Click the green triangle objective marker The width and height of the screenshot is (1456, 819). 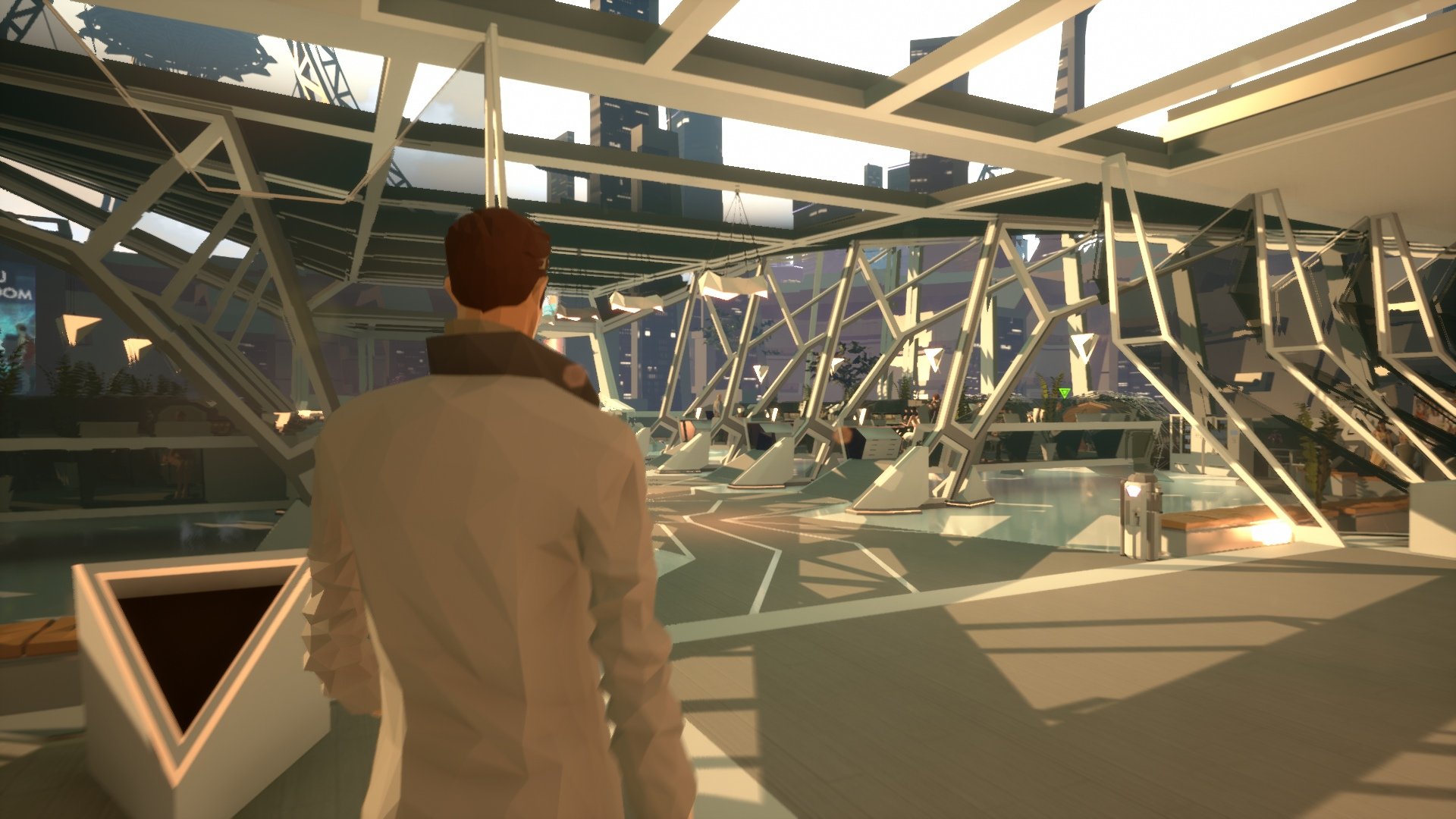[1065, 393]
